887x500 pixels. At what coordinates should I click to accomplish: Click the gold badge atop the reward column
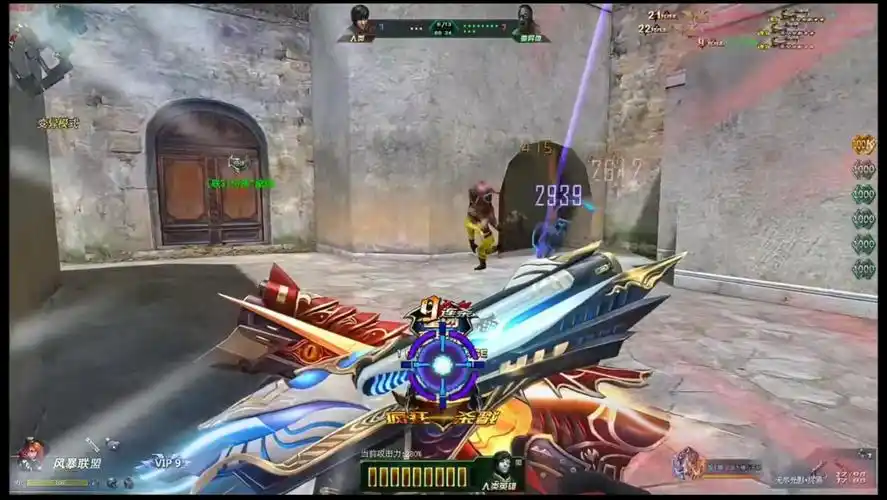(x=863, y=144)
